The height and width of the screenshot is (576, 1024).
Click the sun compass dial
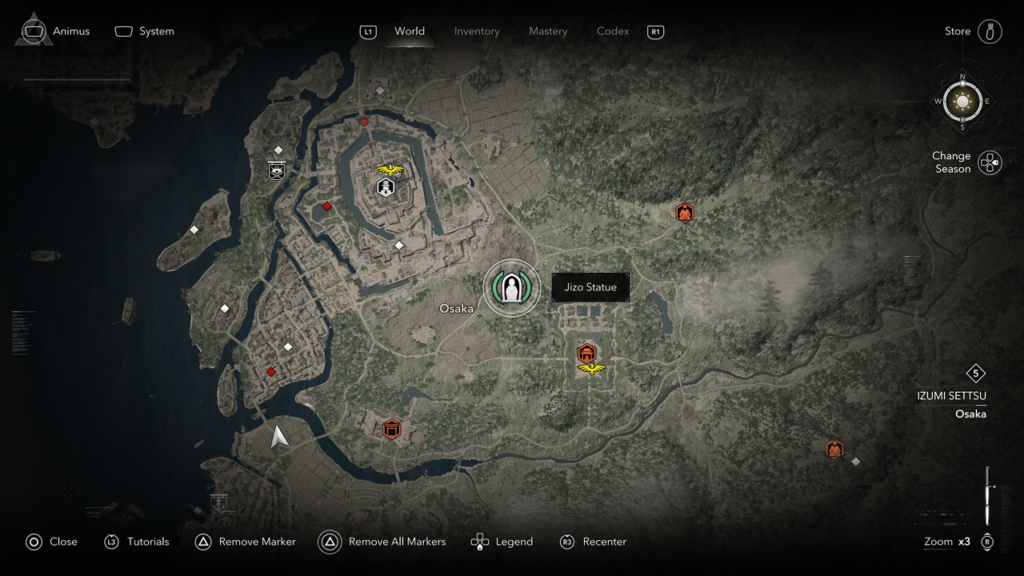(x=963, y=101)
